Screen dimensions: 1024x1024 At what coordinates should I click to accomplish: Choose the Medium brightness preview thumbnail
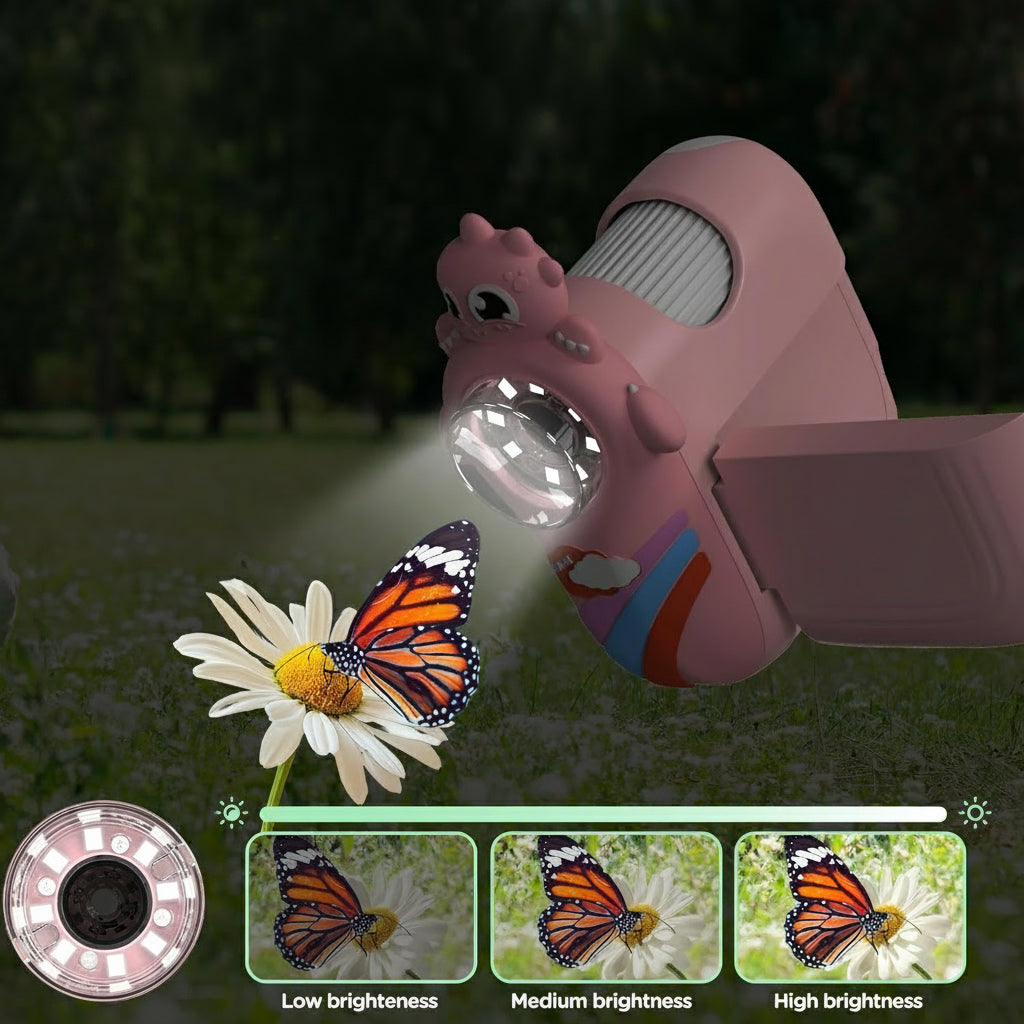click(605, 907)
